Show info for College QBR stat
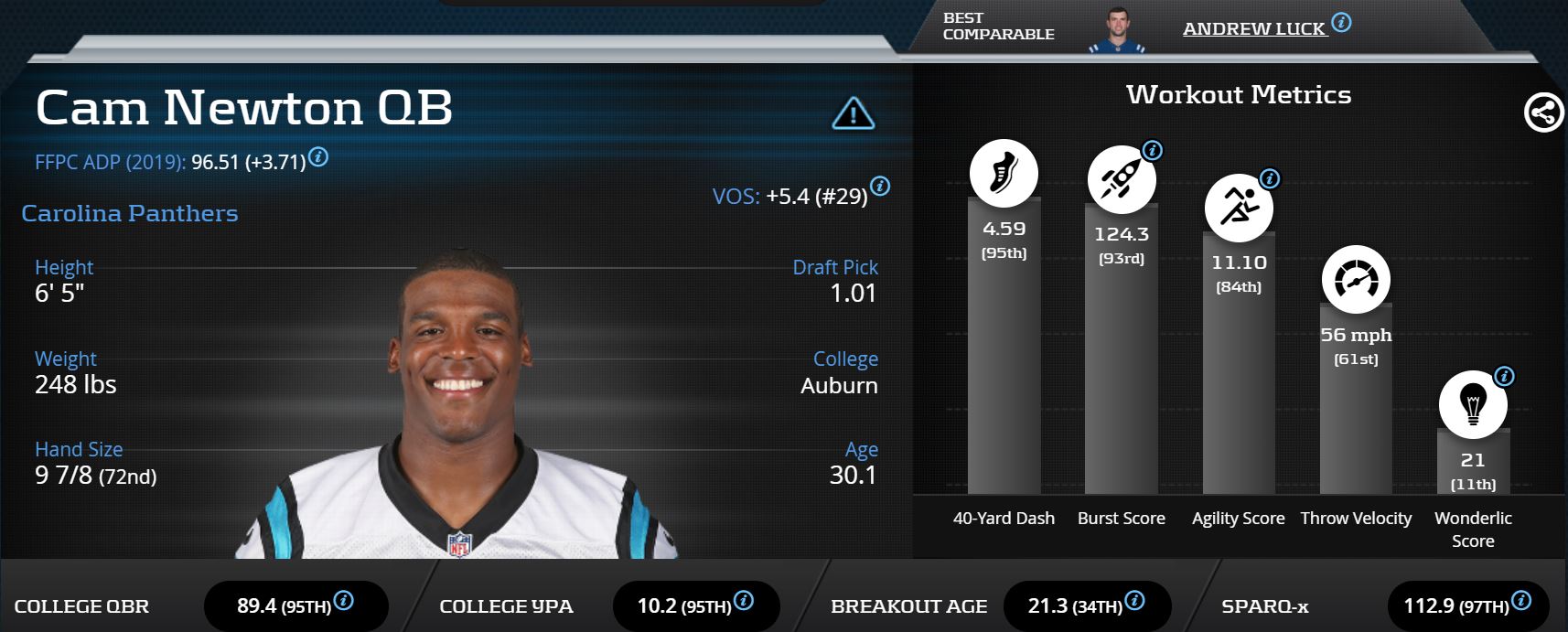The image size is (1568, 632). tap(344, 601)
